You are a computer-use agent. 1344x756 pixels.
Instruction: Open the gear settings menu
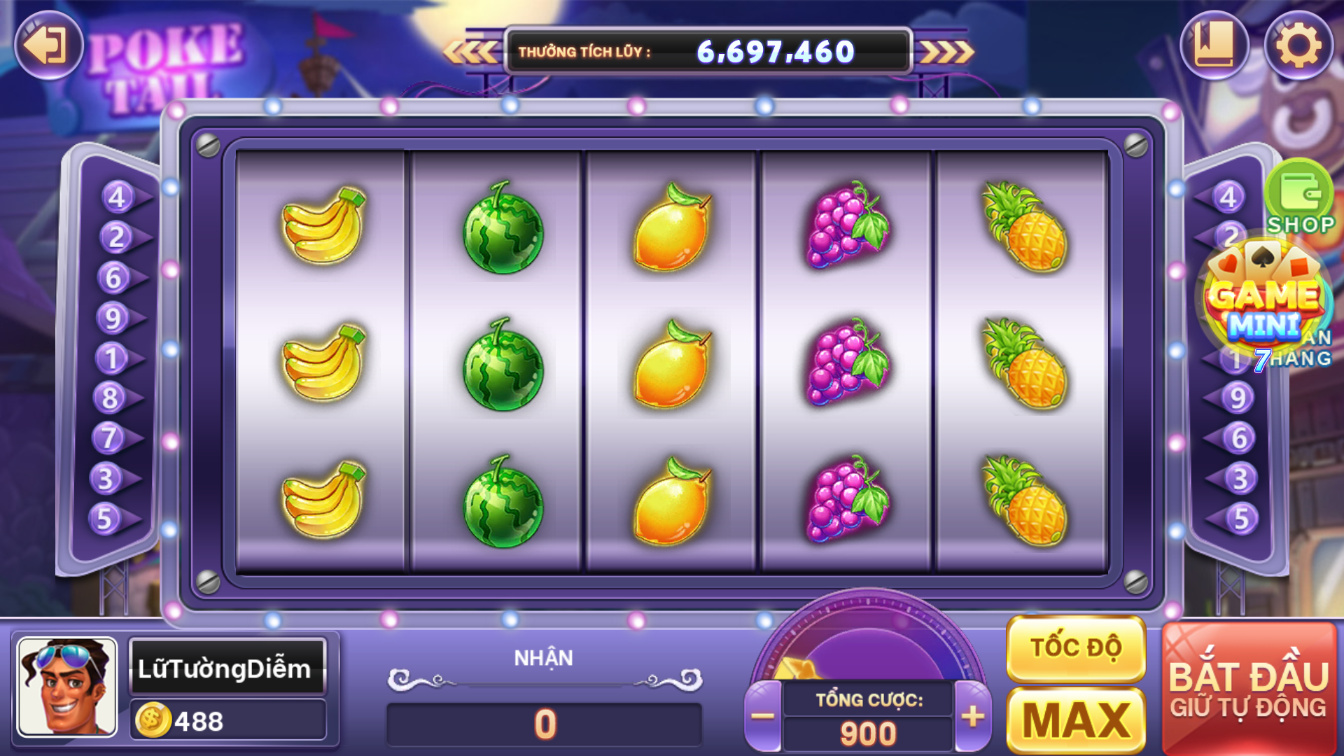coord(1298,46)
